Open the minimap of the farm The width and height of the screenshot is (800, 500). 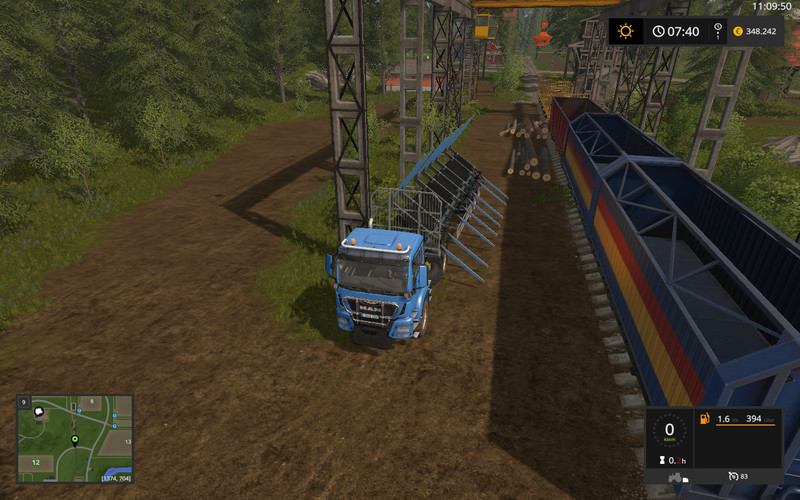(74, 439)
